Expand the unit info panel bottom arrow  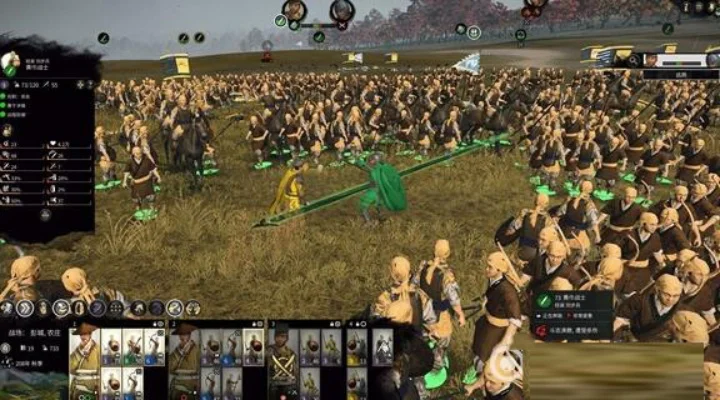coord(45,214)
